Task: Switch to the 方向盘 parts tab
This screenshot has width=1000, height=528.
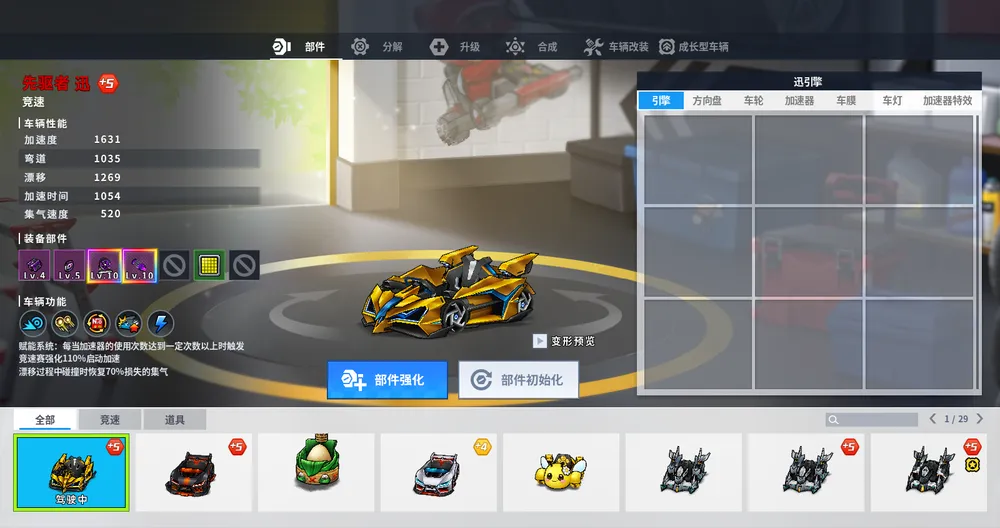Action: [x=707, y=101]
